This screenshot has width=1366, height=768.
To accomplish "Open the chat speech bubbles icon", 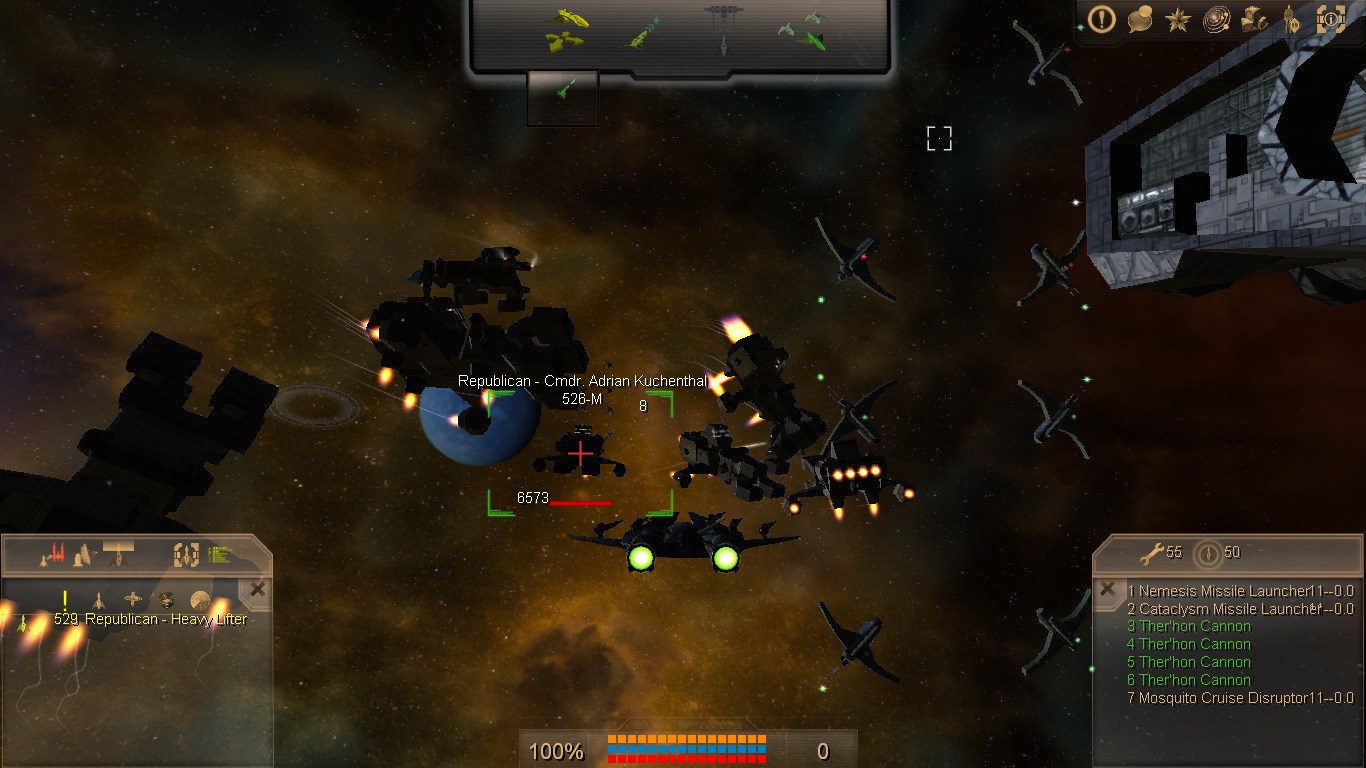I will tap(1140, 20).
